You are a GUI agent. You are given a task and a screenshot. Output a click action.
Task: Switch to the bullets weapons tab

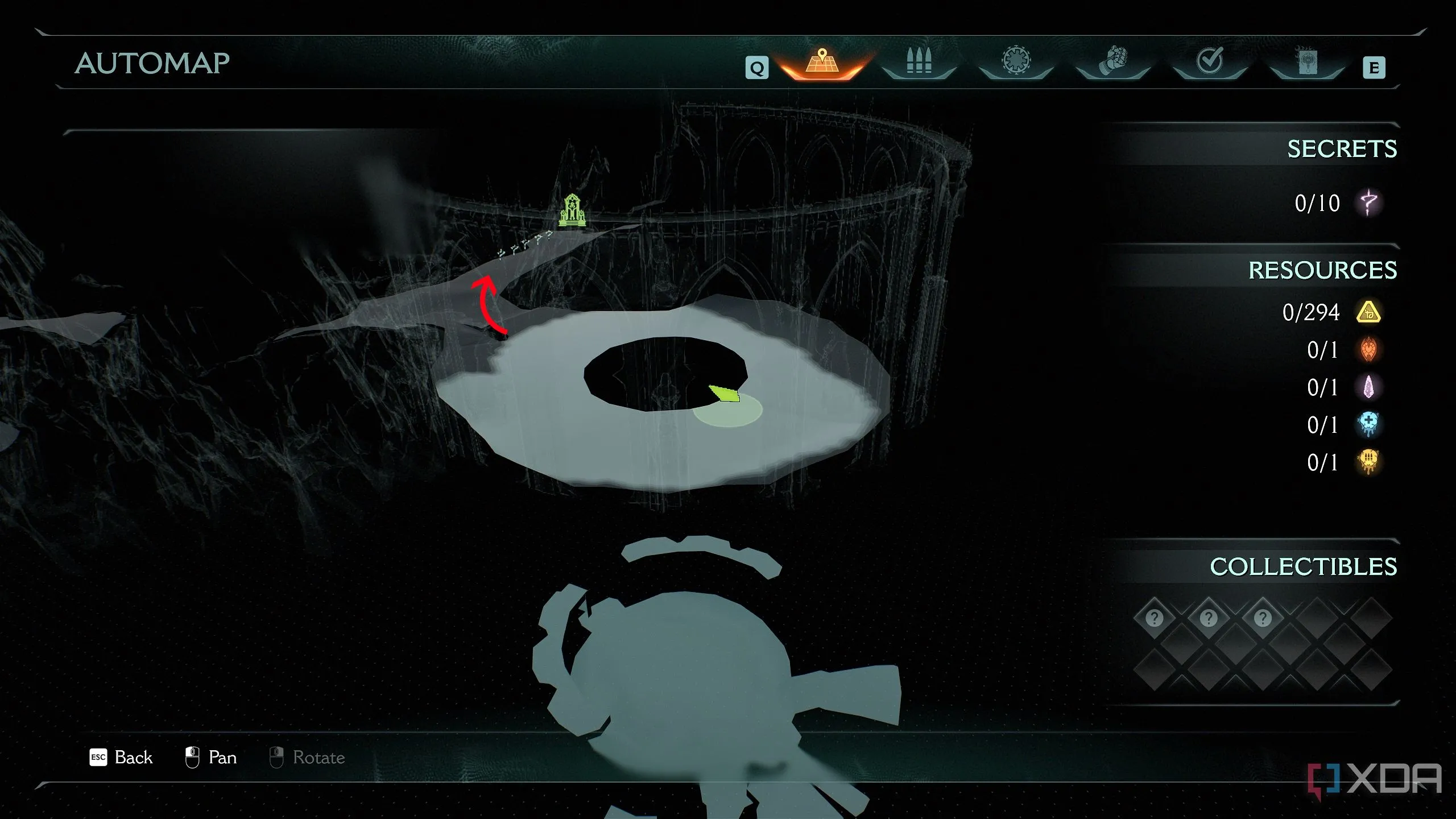click(x=919, y=62)
